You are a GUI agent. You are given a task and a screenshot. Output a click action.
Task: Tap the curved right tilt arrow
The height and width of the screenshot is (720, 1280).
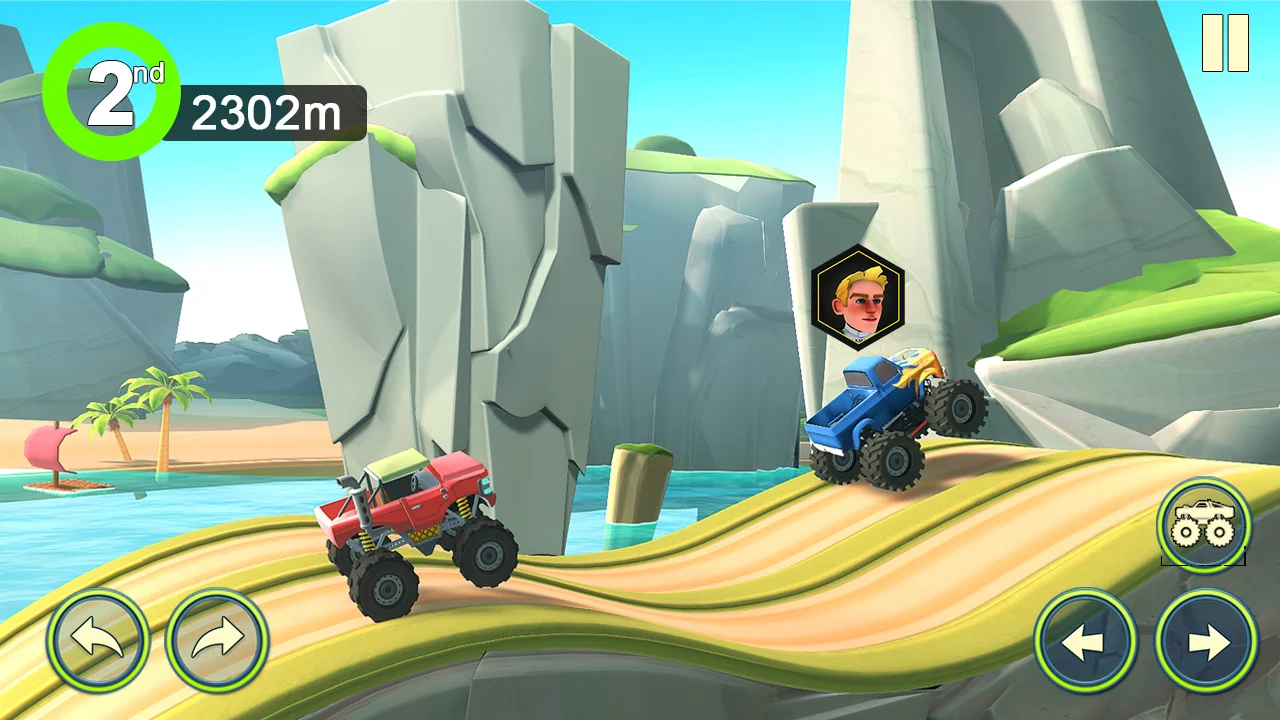[217, 640]
